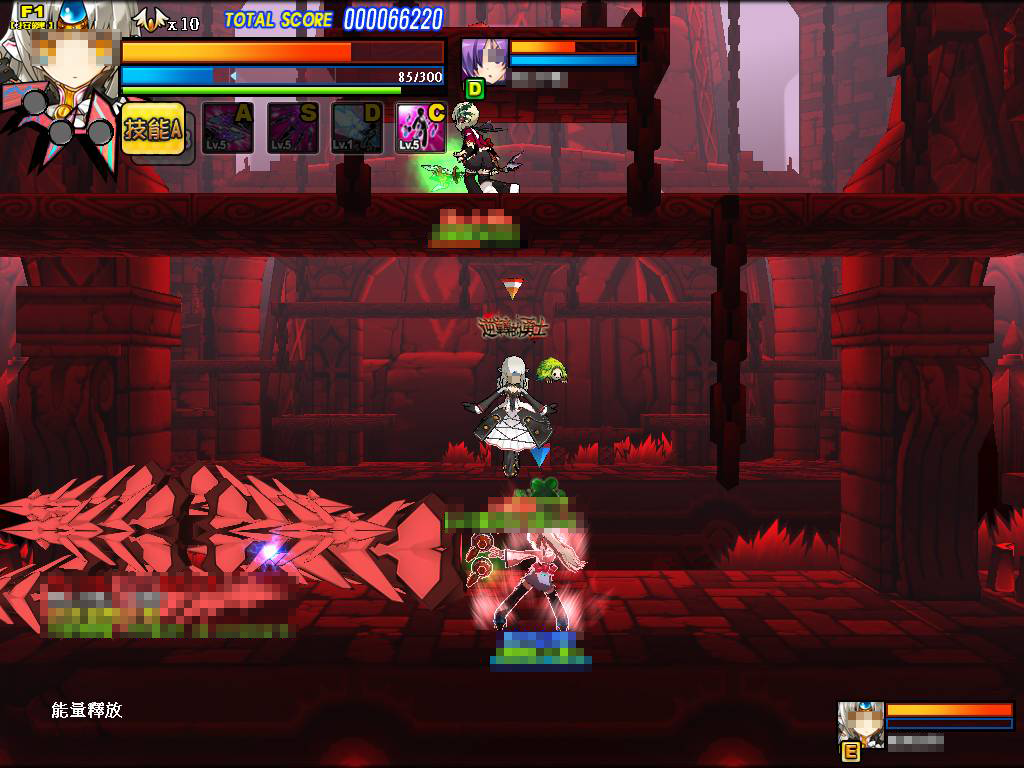This screenshot has width=1024, height=768.
Task: Select the silver-haired party portrait at bottom right
Action: click(x=860, y=724)
